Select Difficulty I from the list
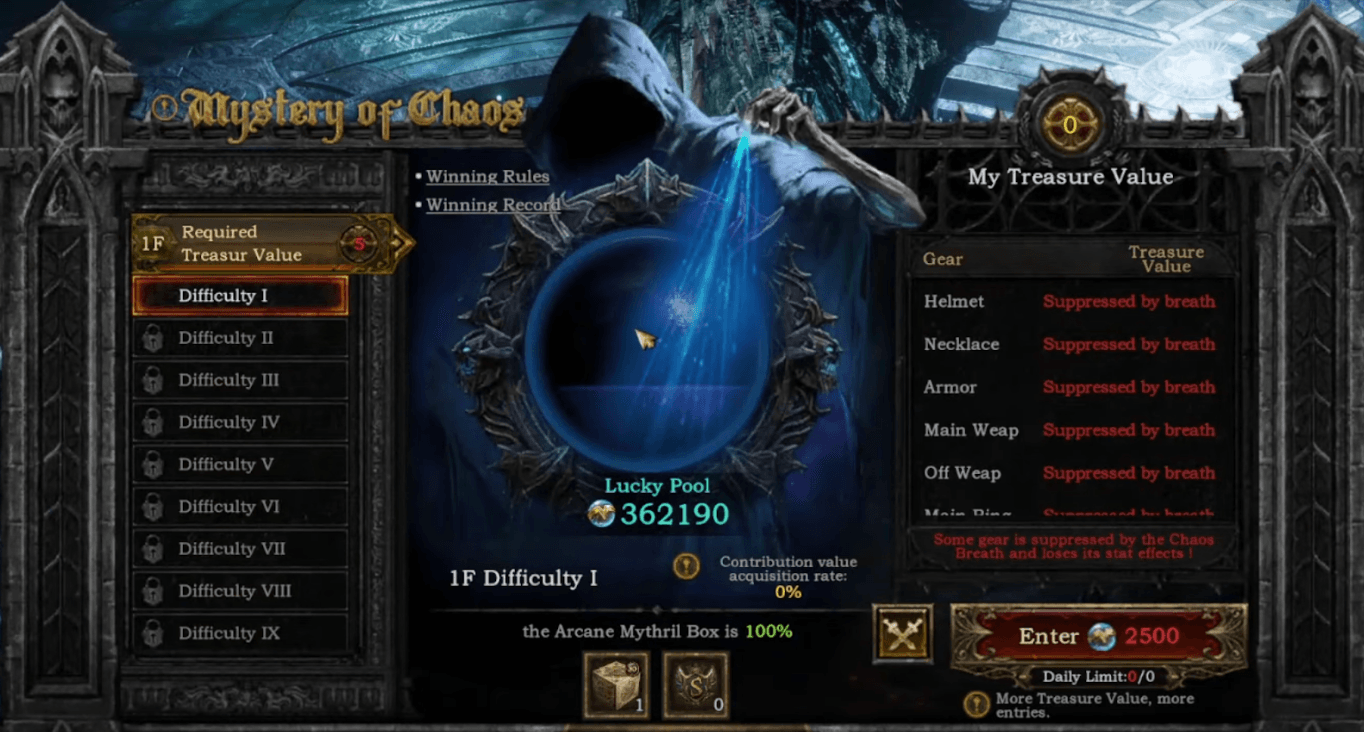1364x732 pixels. 240,295
